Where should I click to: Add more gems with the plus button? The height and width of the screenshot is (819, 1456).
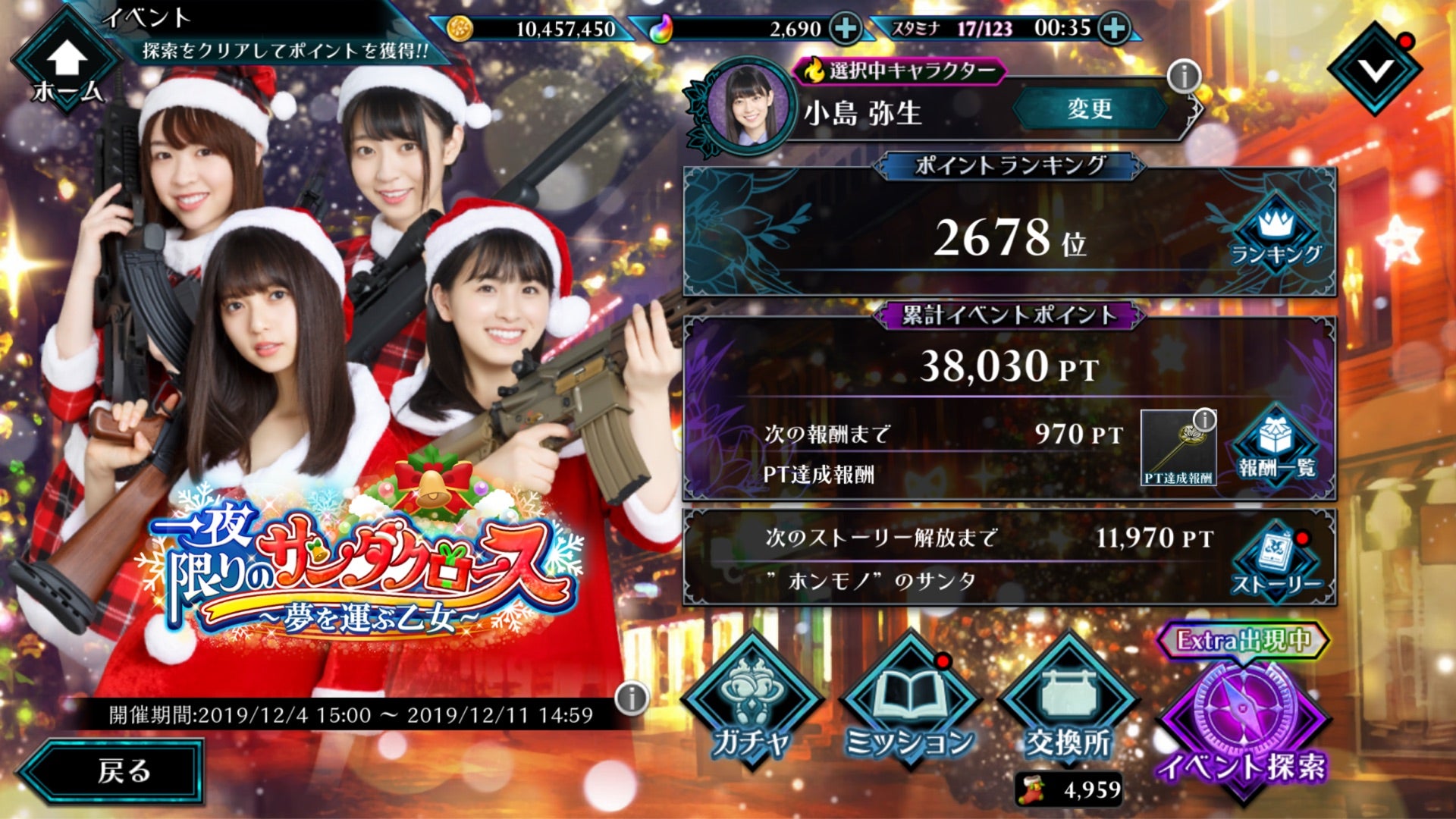[x=845, y=29]
